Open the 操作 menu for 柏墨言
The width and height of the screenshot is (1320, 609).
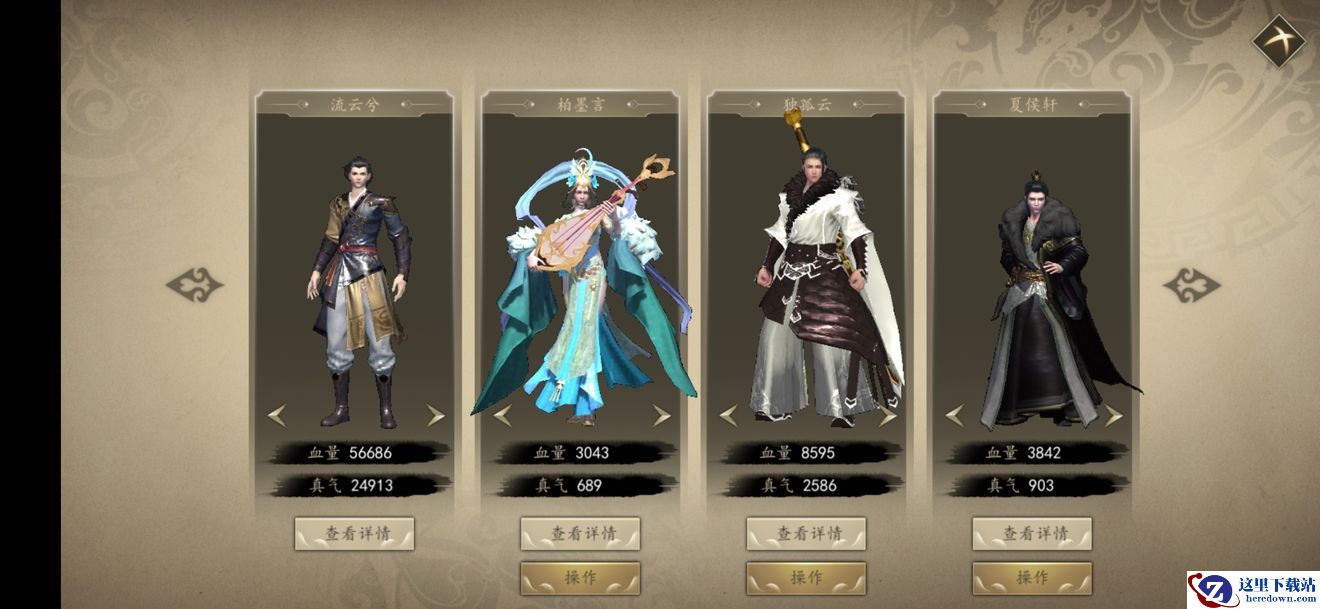tap(580, 577)
